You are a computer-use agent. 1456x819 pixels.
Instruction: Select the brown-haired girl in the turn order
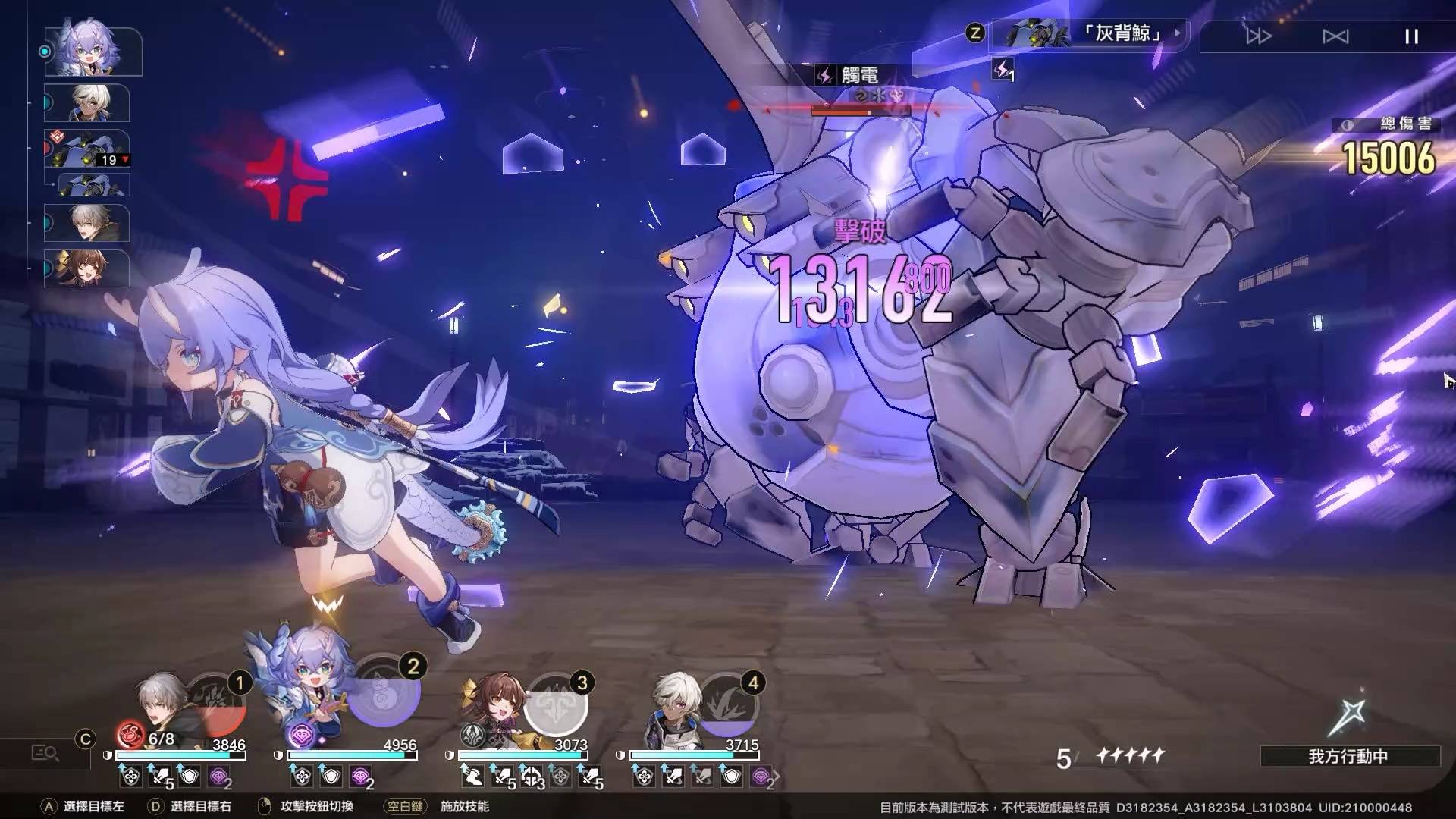coord(88,268)
